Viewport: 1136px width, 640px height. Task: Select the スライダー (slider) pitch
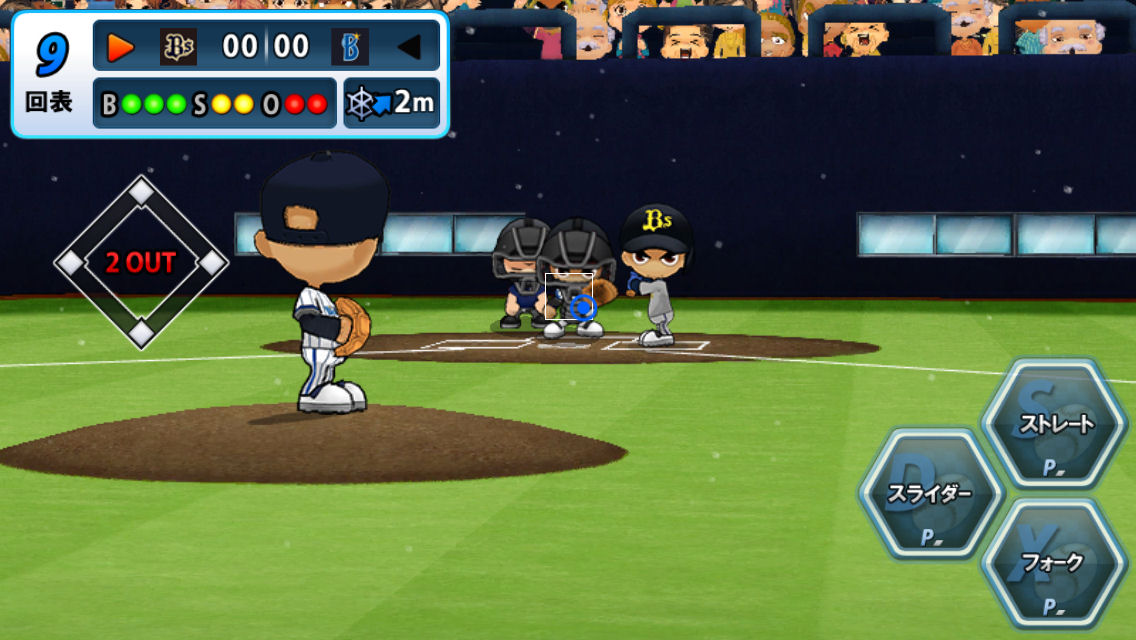point(931,493)
